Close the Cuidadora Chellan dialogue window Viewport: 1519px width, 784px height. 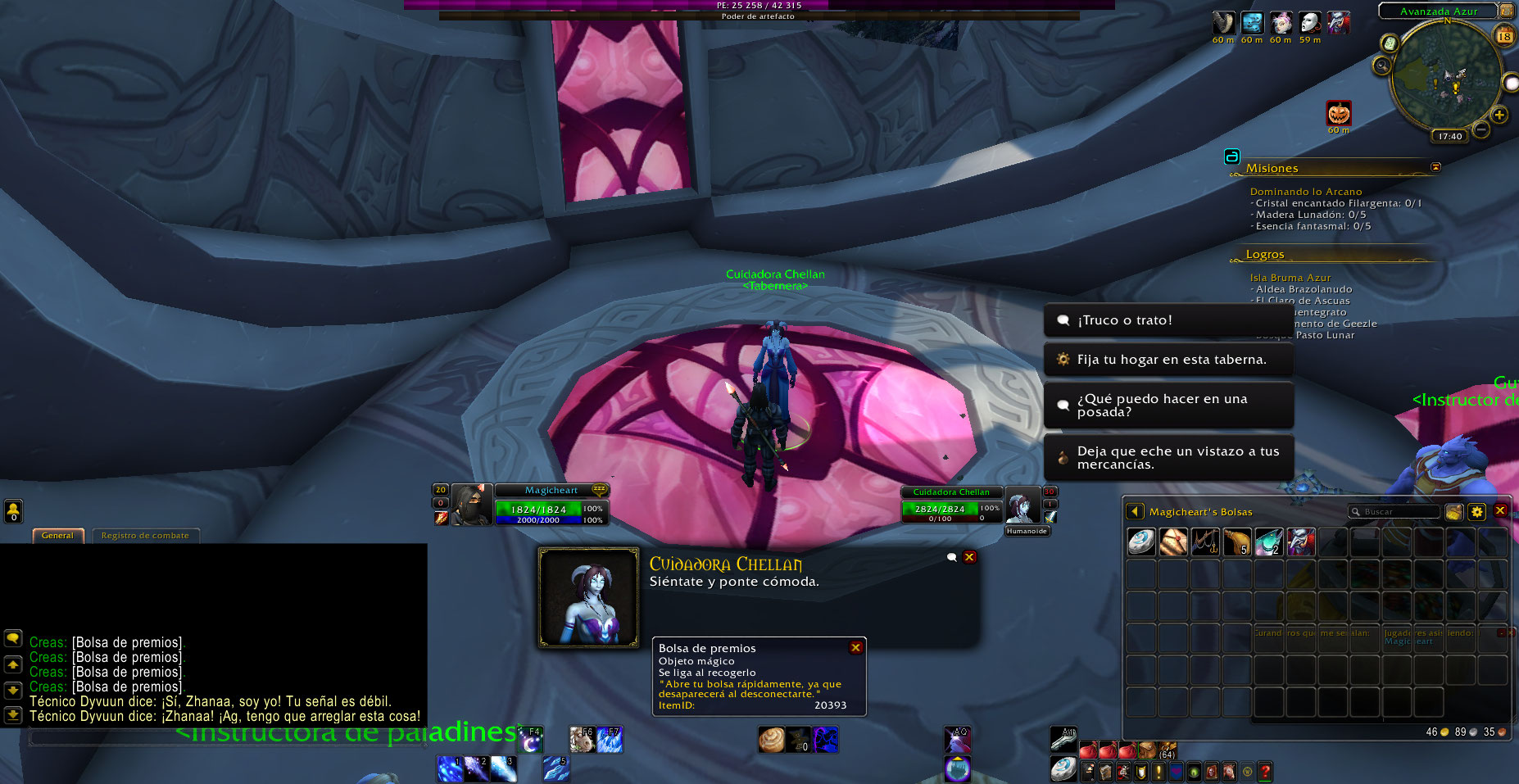(x=969, y=557)
